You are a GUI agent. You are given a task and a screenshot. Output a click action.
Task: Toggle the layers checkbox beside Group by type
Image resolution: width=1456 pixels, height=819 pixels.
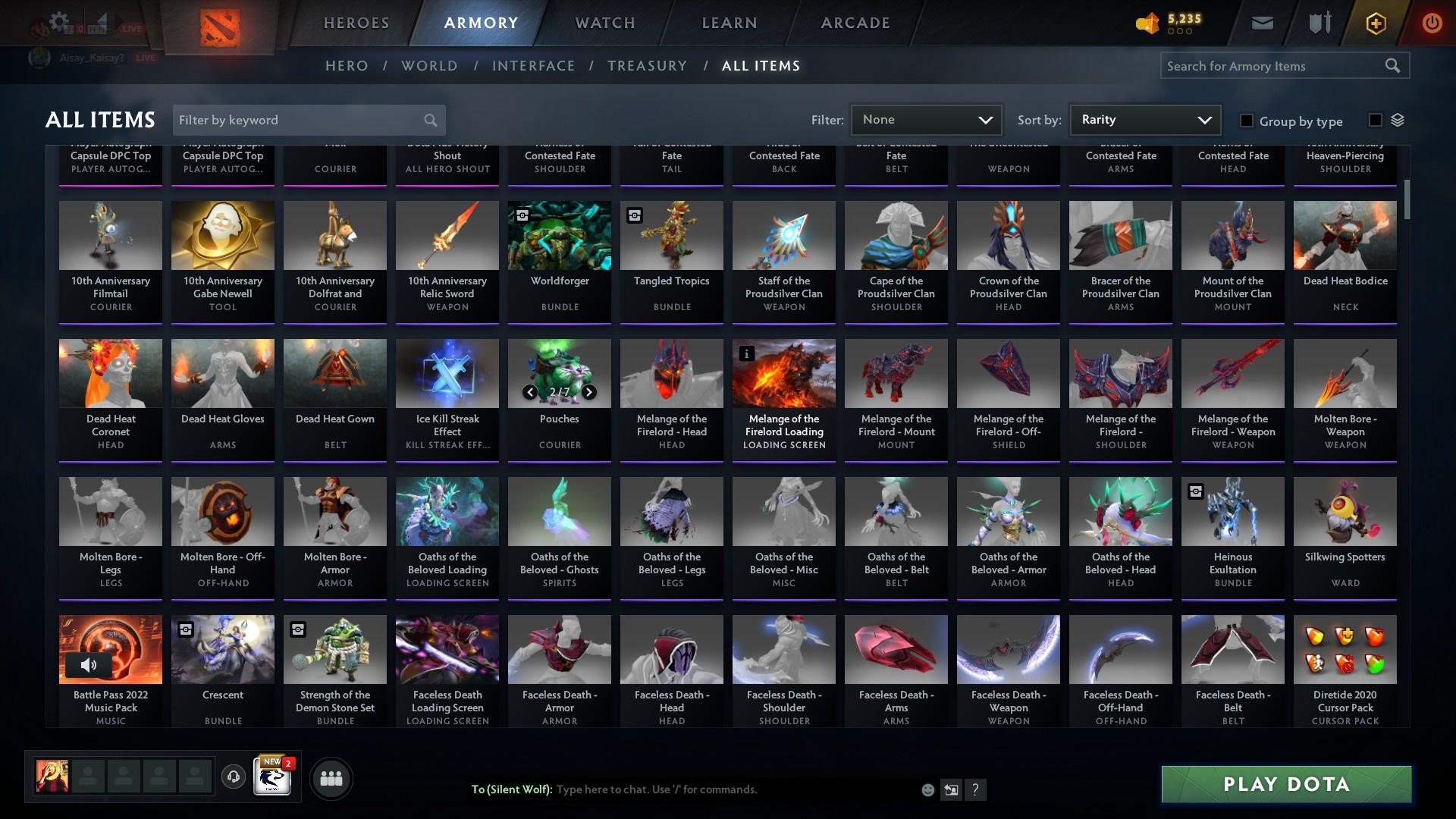coord(1376,120)
